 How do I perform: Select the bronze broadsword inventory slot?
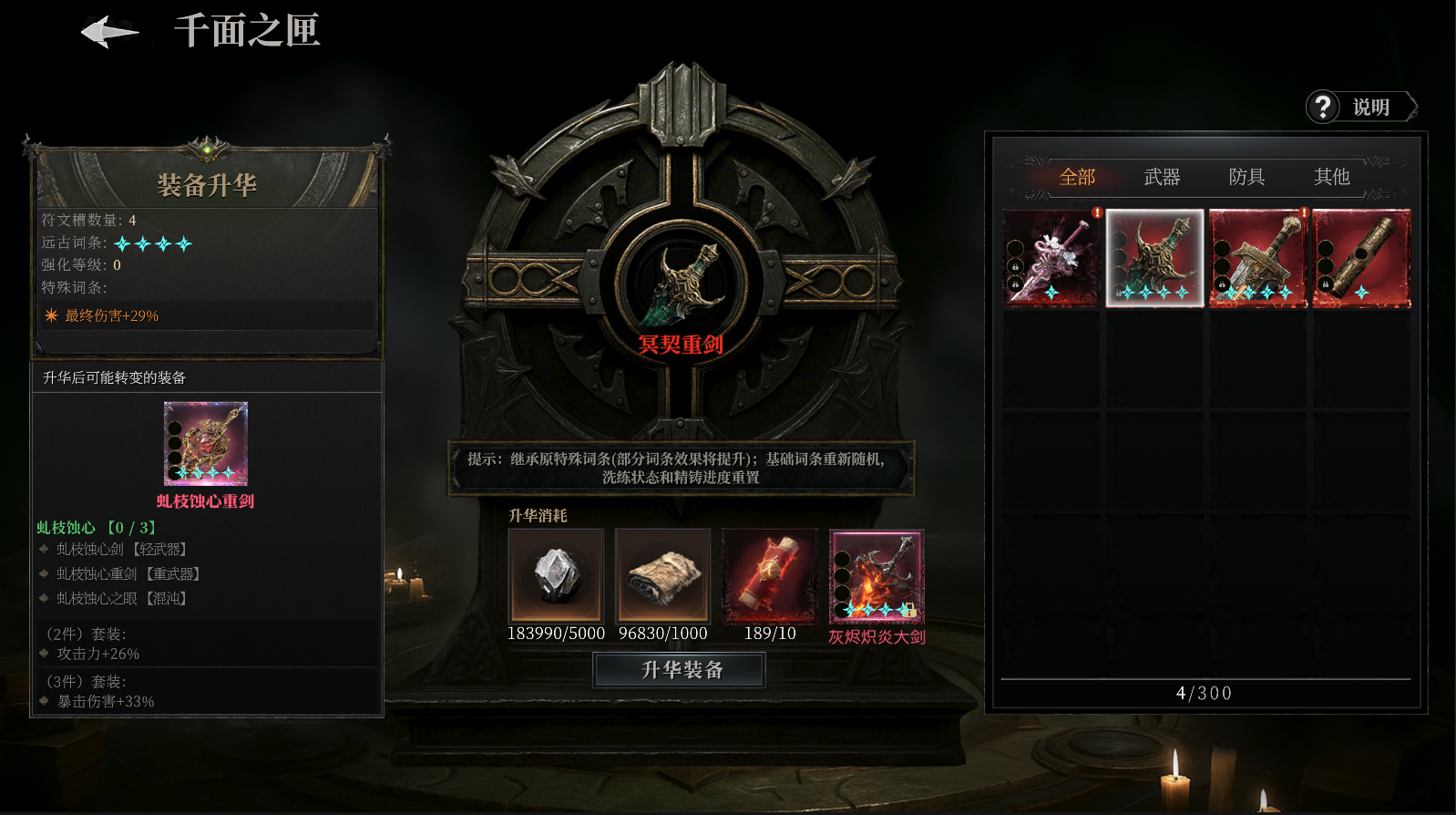click(x=1258, y=259)
